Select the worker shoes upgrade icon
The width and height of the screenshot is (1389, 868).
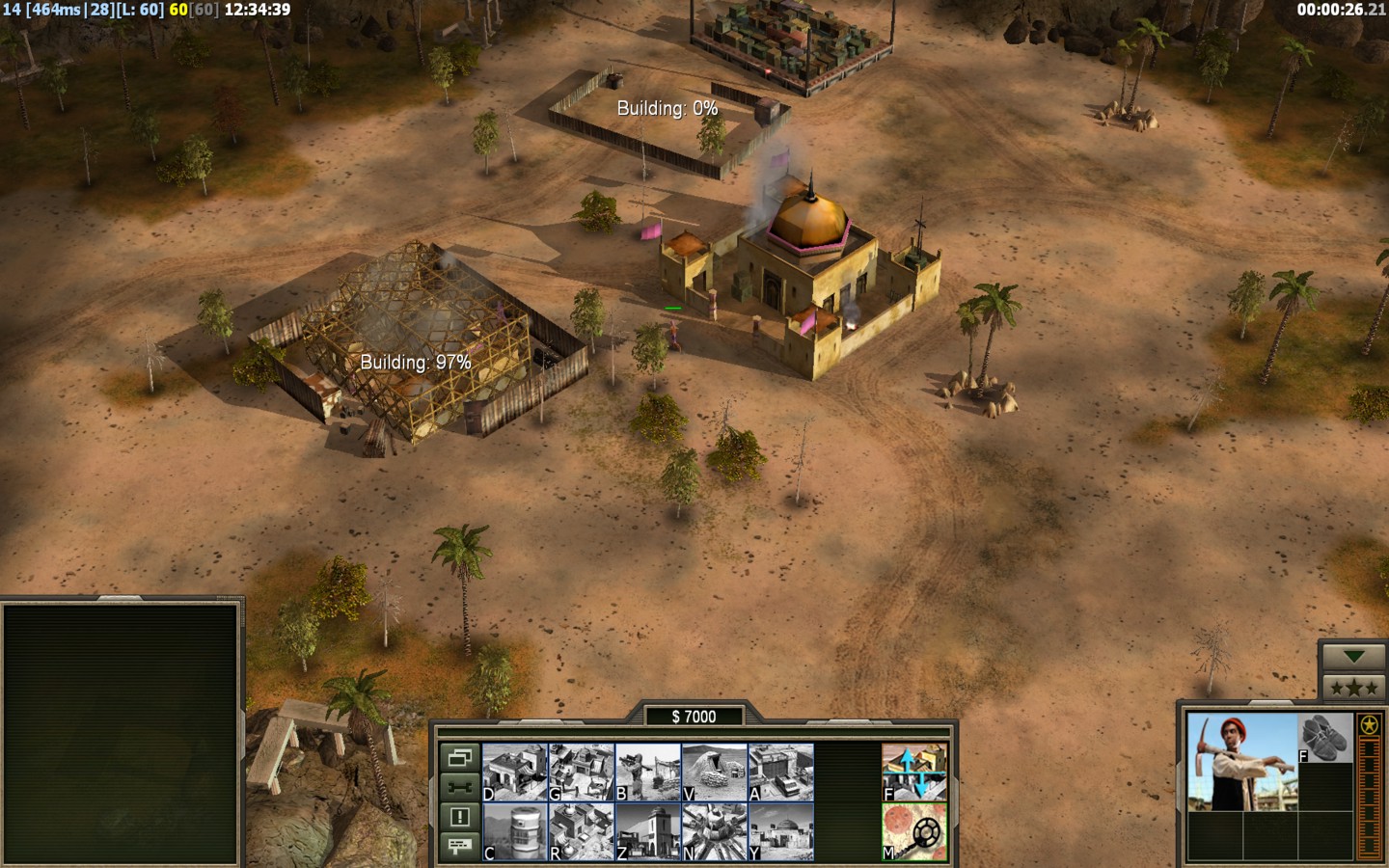tap(1325, 738)
